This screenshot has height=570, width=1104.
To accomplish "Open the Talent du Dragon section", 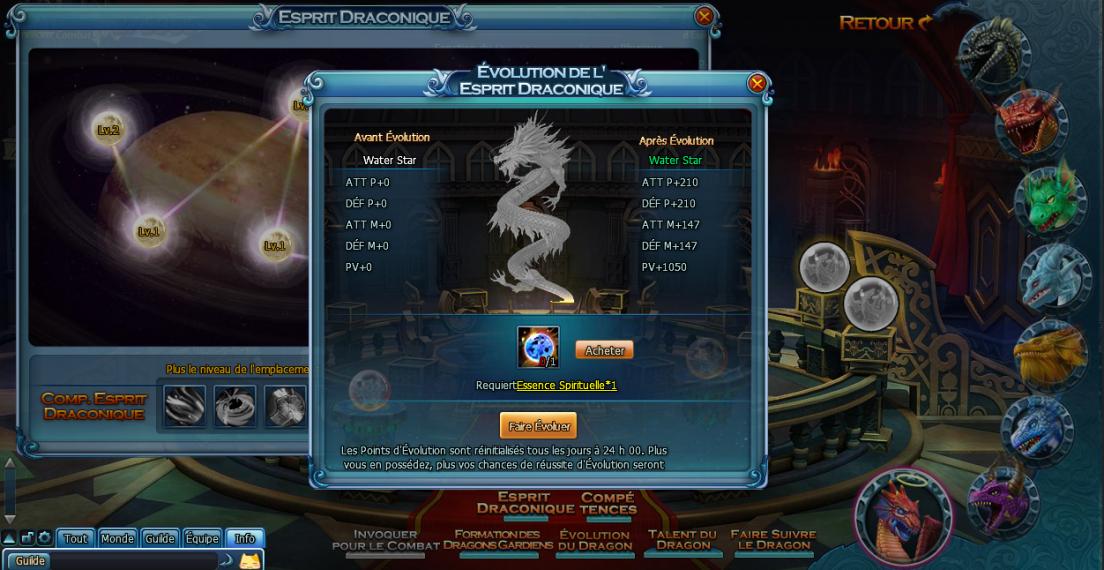I will coord(683,540).
